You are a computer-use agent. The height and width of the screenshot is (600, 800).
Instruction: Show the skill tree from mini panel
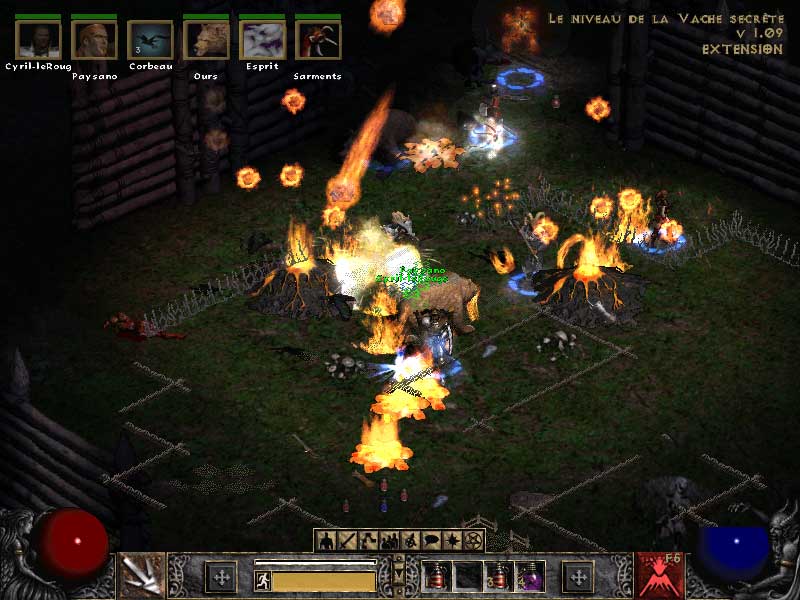point(369,541)
